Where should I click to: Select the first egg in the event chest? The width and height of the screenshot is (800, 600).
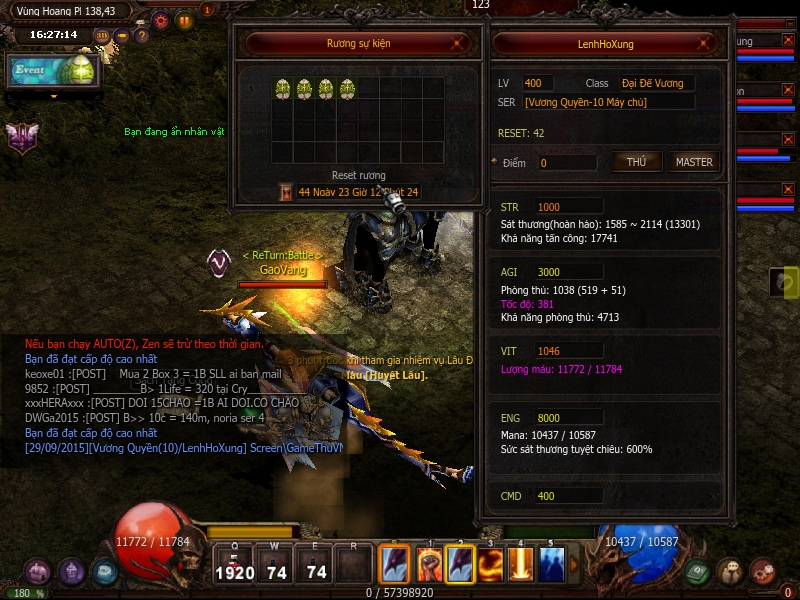(x=283, y=88)
